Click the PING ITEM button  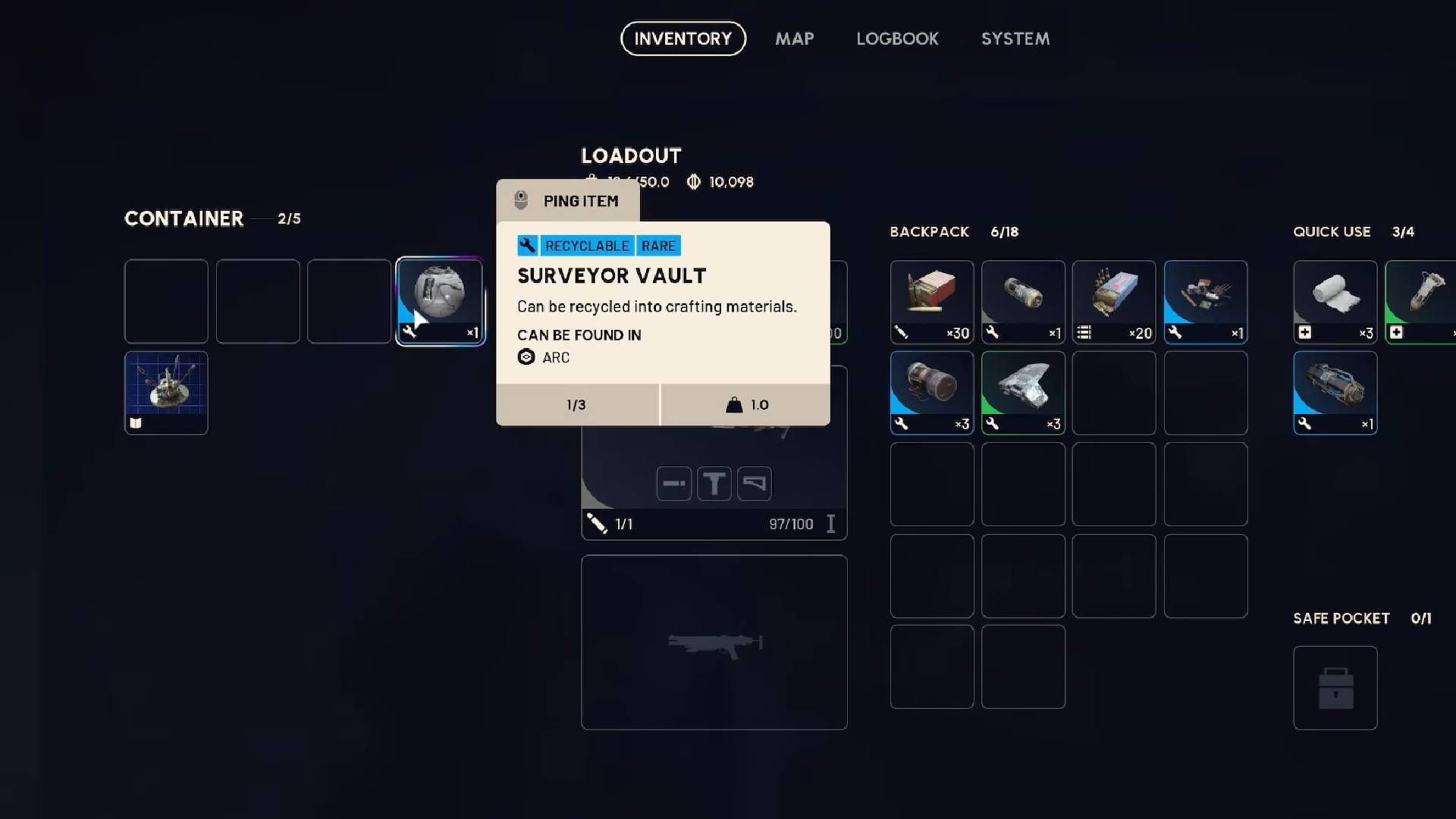pyautogui.click(x=567, y=200)
